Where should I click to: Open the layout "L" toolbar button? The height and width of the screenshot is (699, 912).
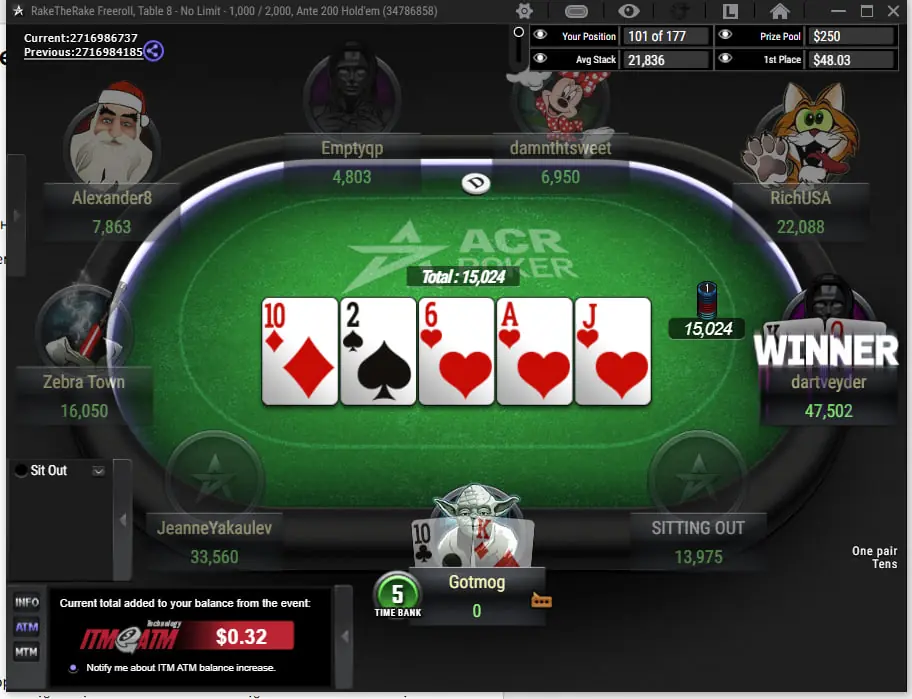click(x=730, y=11)
